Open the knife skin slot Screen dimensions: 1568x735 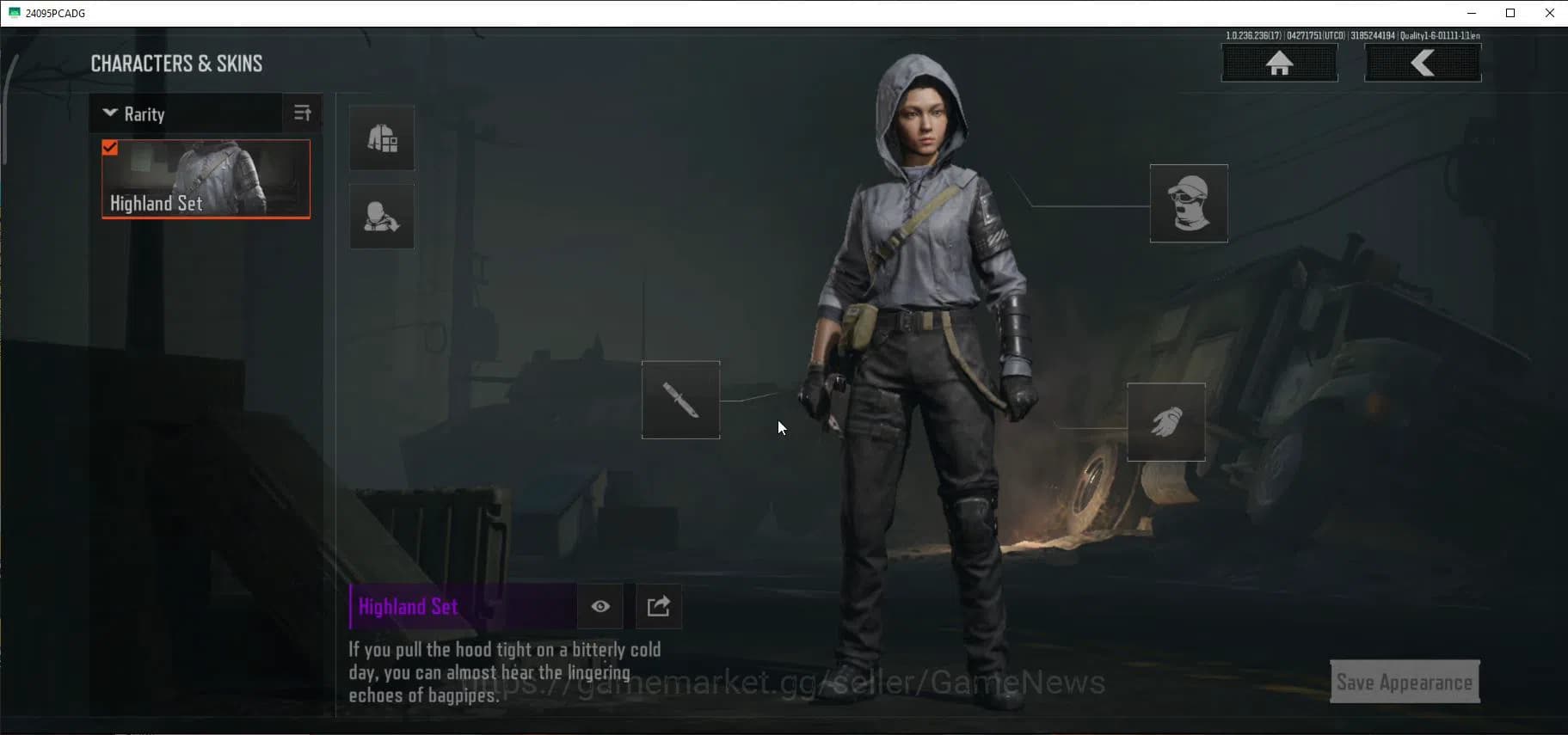pos(680,400)
